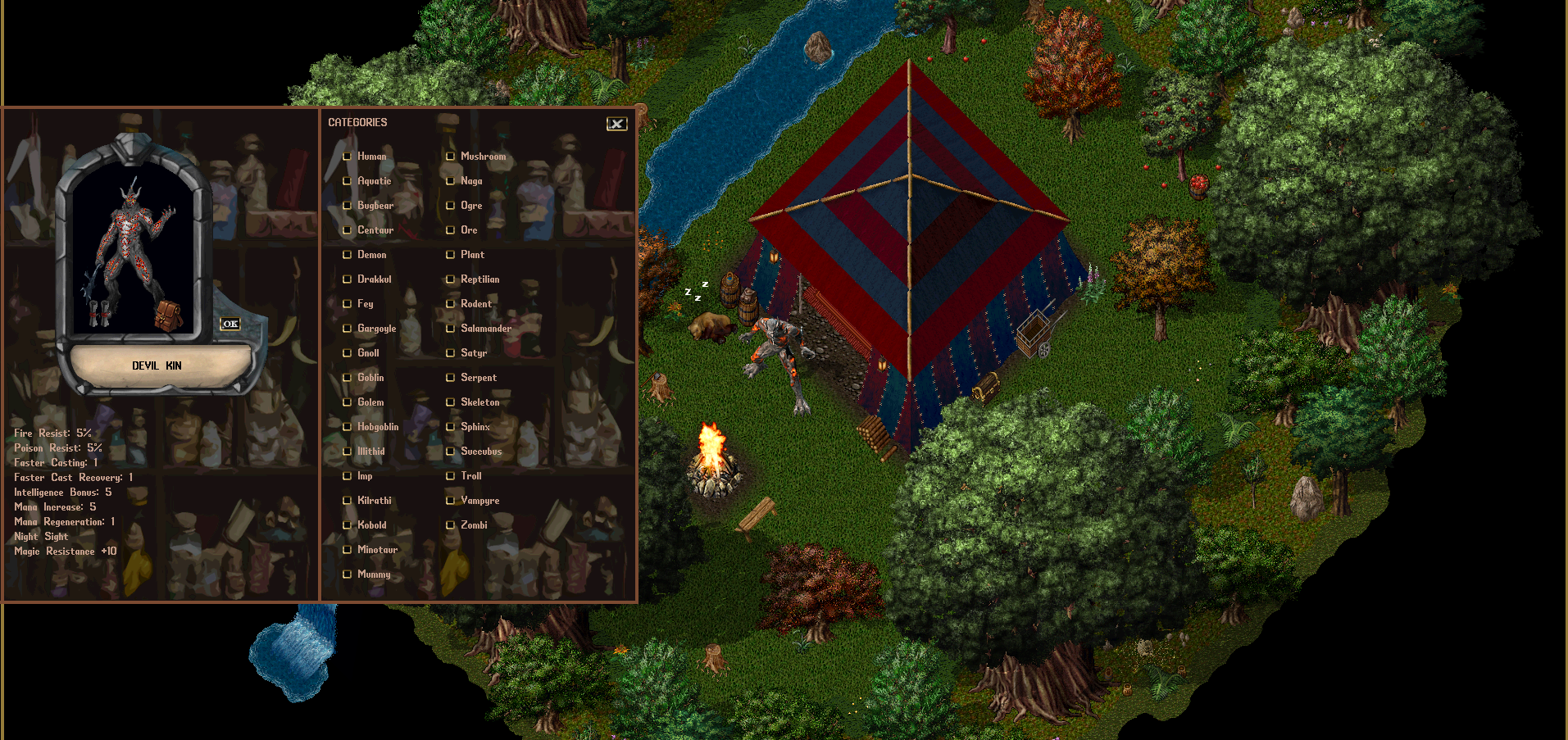Toggle the Salamander checkbox
1568x740 pixels.
pos(451,329)
